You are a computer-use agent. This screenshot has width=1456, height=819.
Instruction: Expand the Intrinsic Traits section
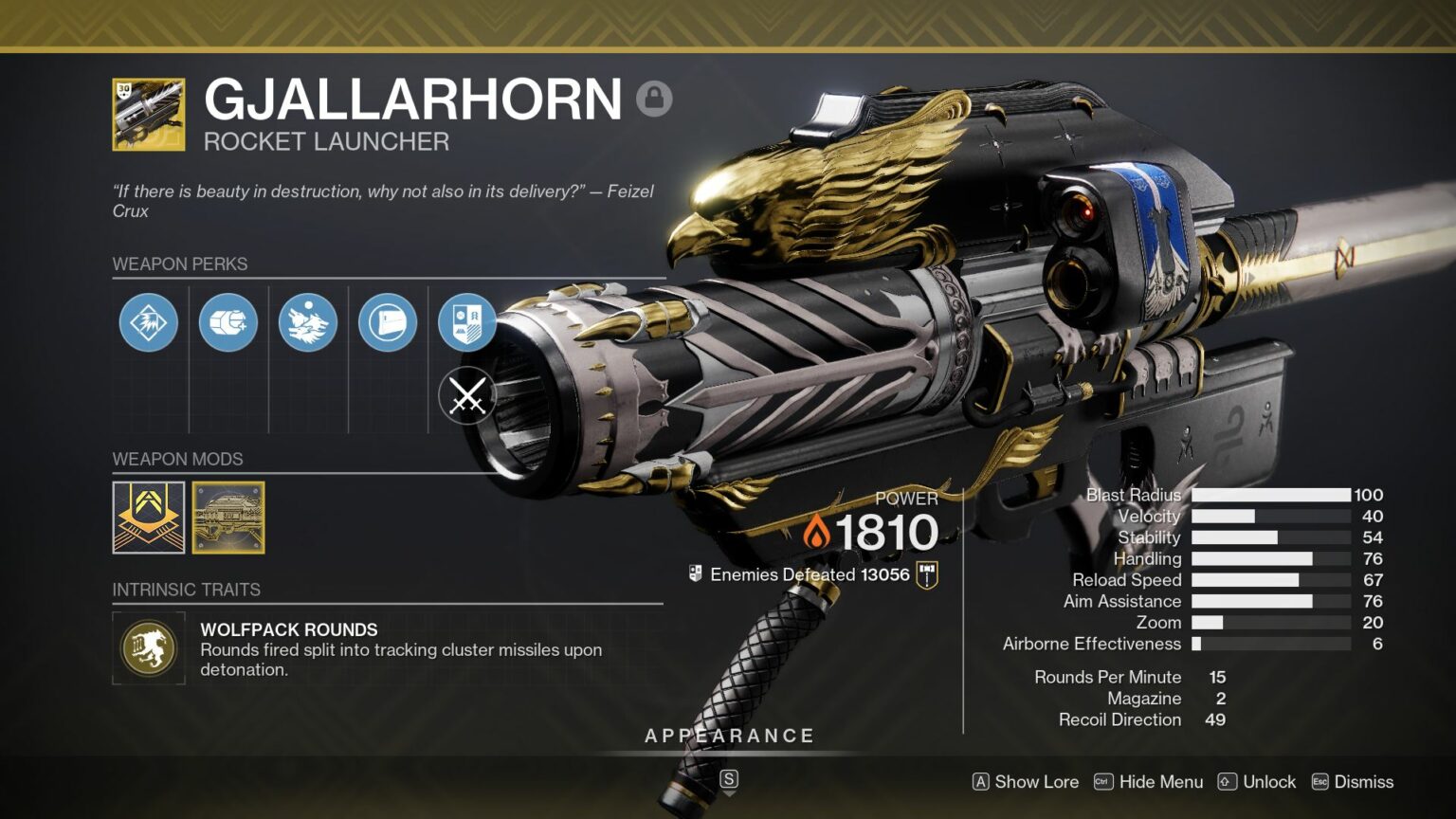coord(187,590)
